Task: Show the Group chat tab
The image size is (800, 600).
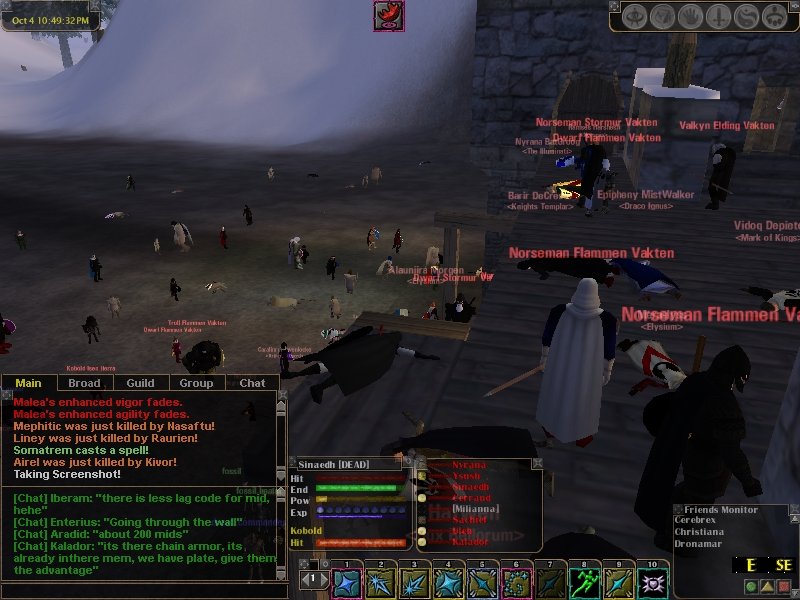Action: point(196,383)
